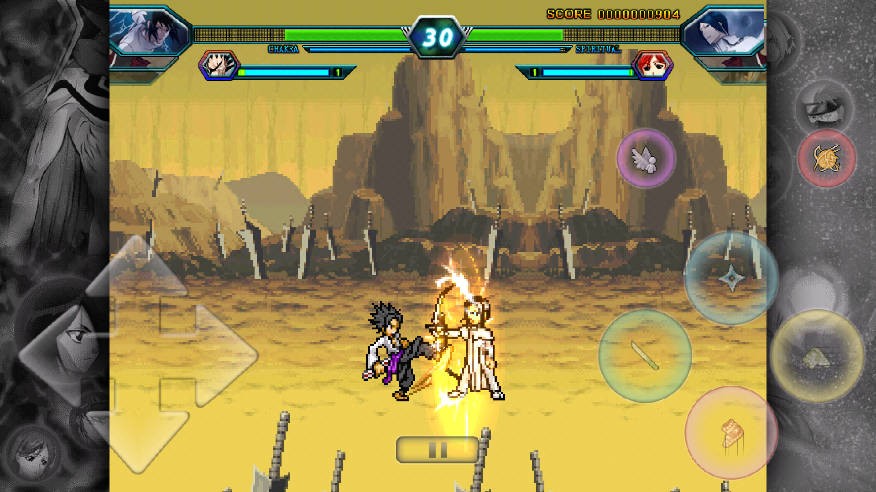Use the blue shuriken action button
Screen dimensions: 876x492
coord(731,277)
